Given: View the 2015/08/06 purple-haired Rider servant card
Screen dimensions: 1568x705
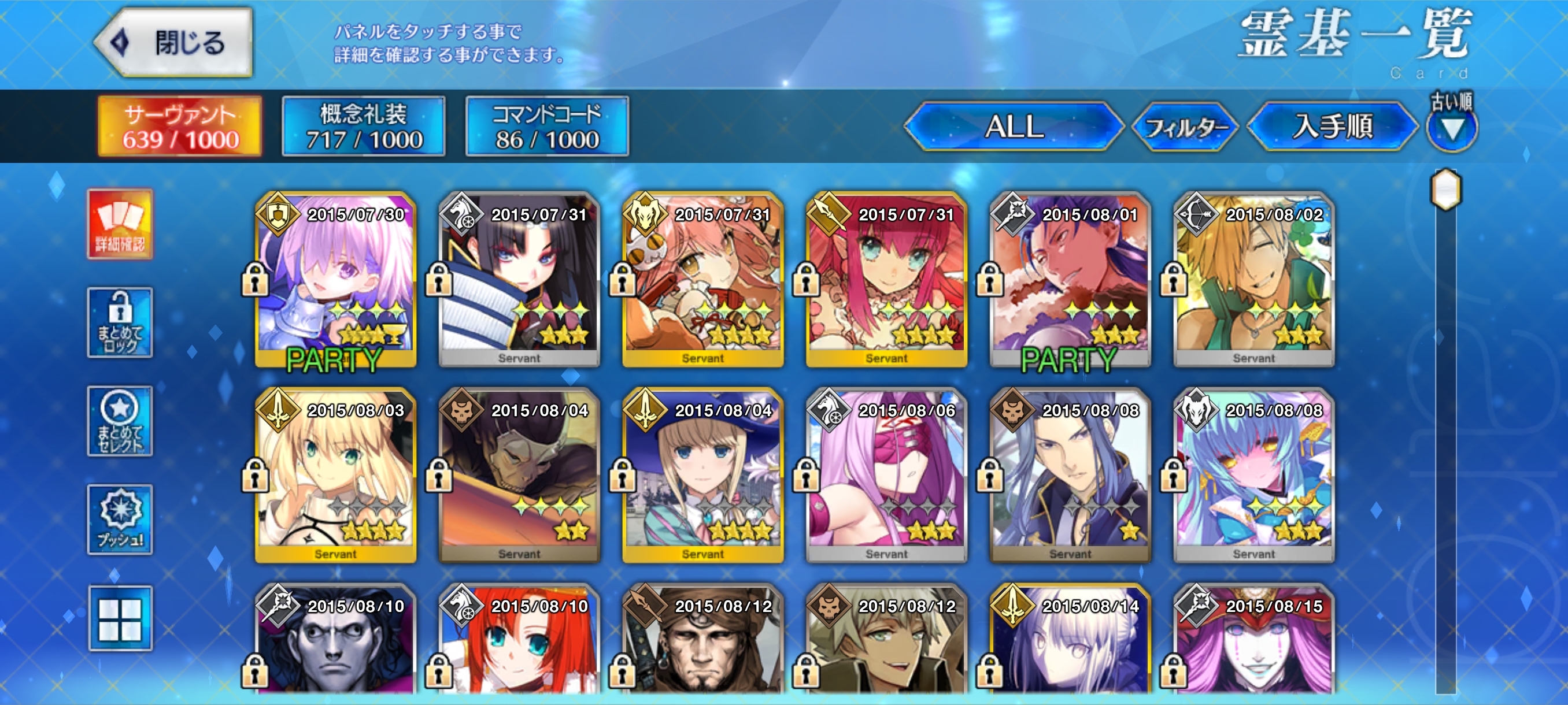Looking at the screenshot, I should click(x=886, y=476).
